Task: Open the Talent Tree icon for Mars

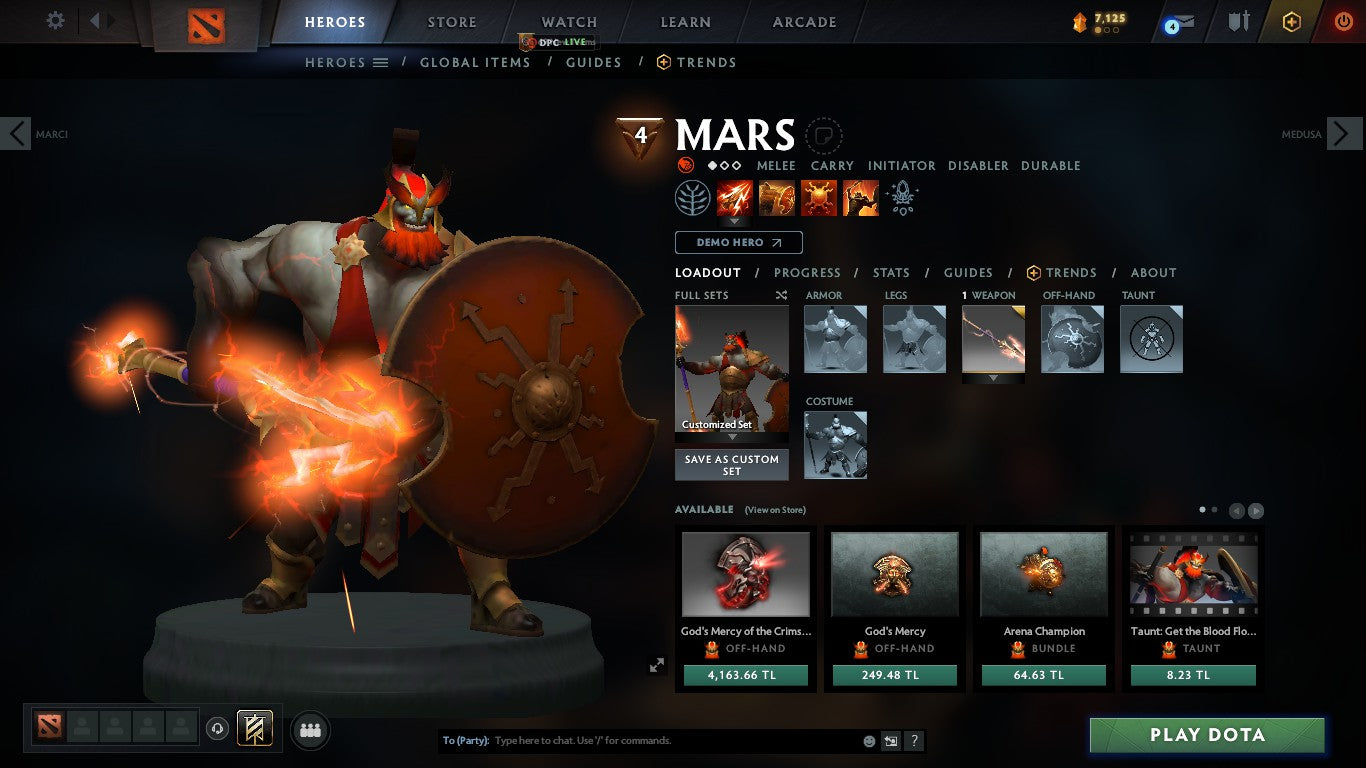Action: (693, 197)
